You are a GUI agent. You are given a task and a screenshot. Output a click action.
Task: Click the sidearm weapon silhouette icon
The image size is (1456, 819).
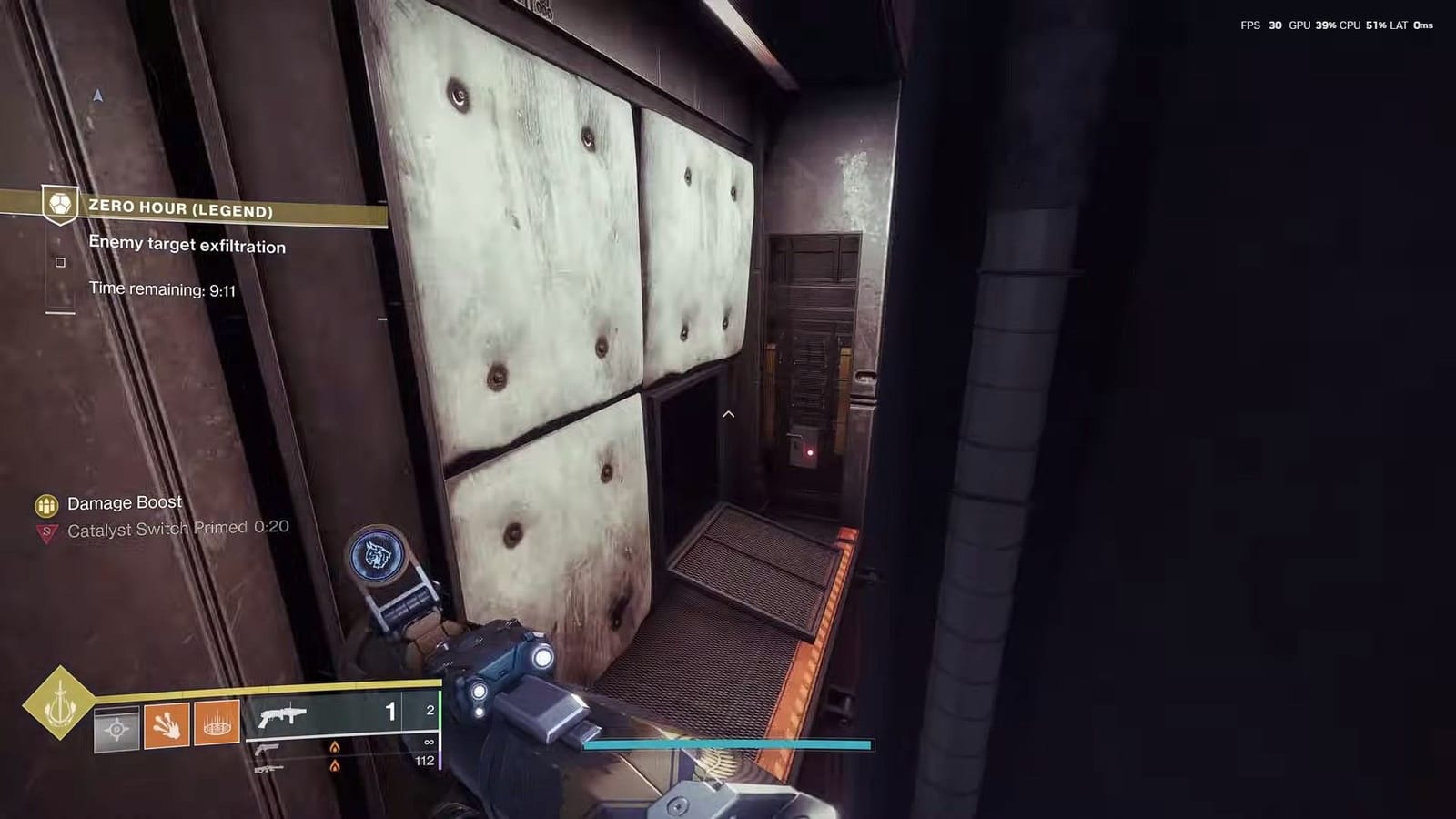click(x=268, y=751)
